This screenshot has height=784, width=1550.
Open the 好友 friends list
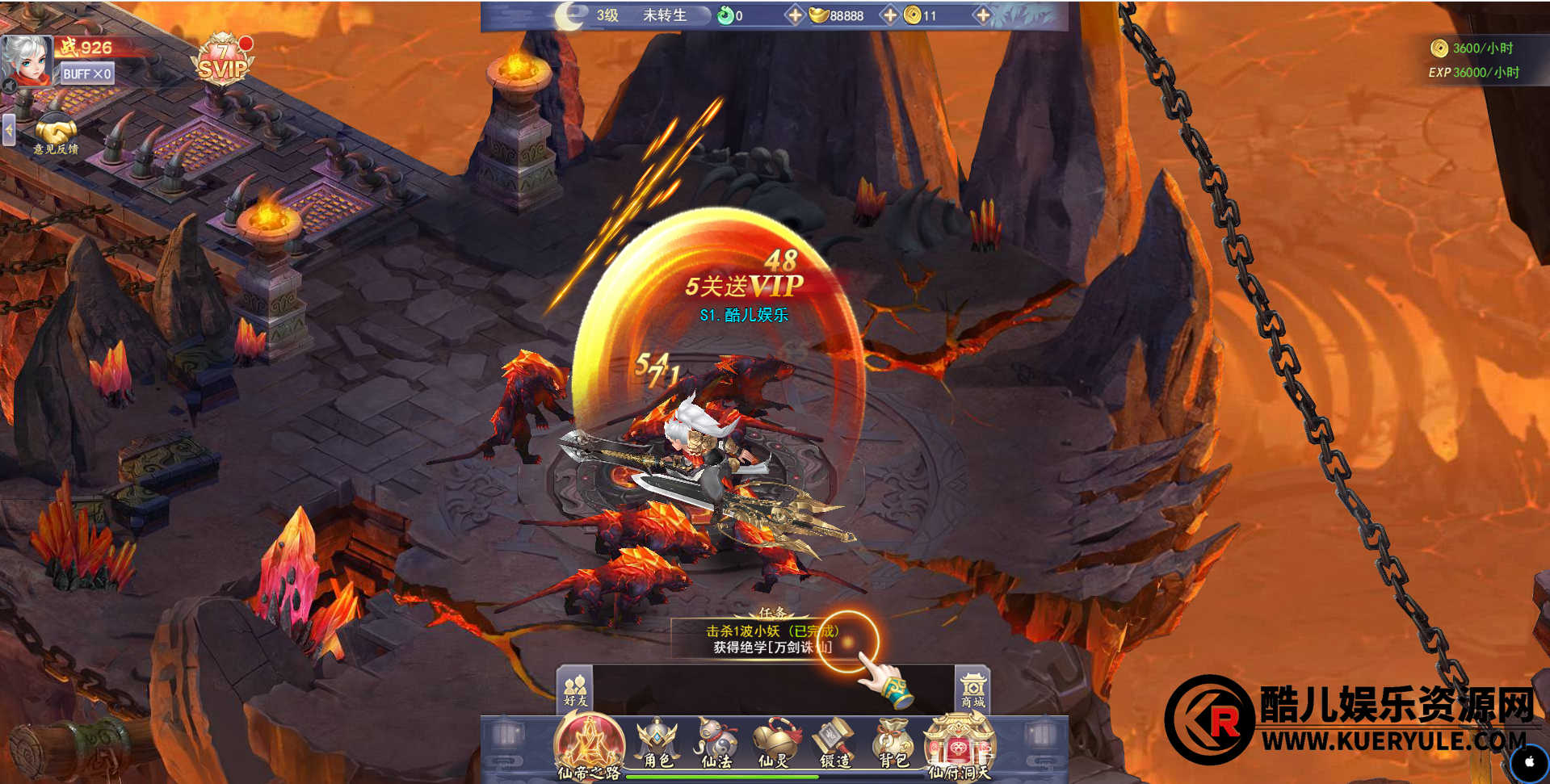click(x=575, y=690)
